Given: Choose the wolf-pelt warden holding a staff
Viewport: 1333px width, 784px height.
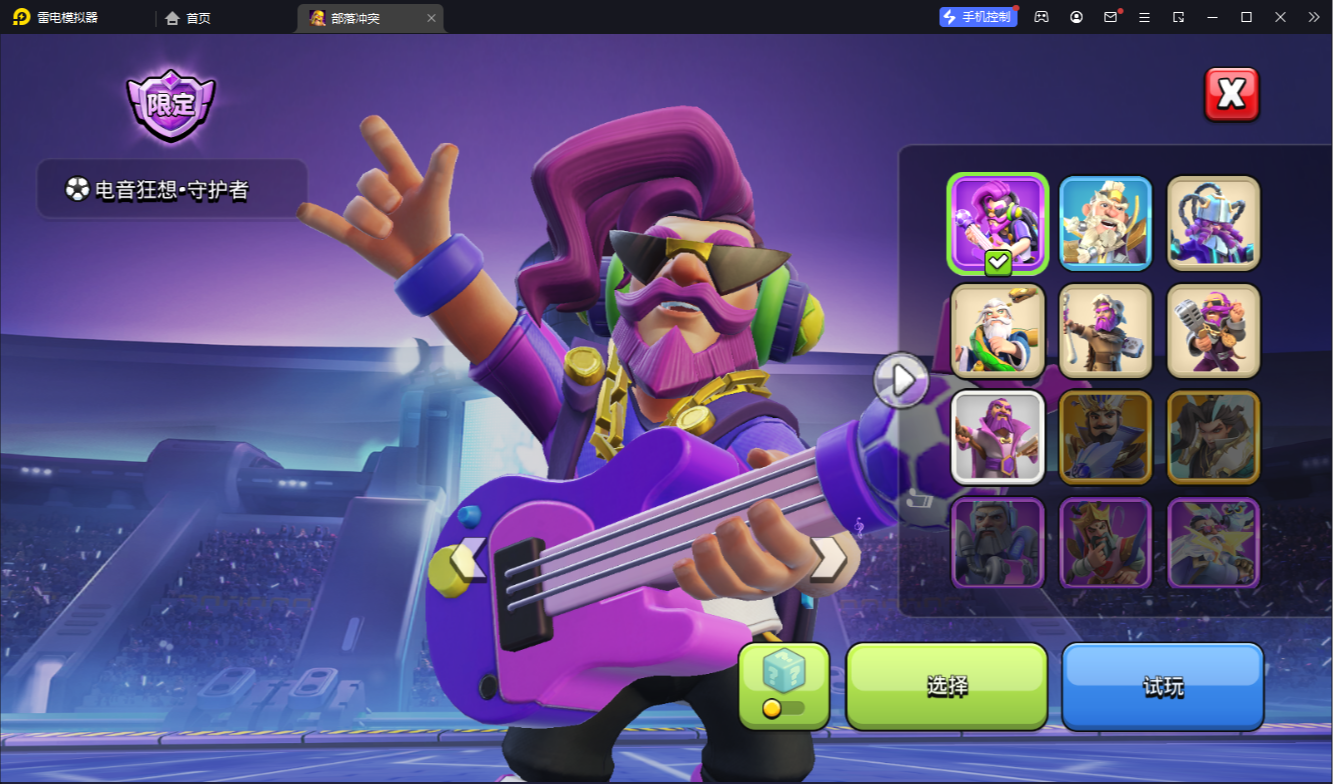Looking at the screenshot, I should coord(1105,331).
